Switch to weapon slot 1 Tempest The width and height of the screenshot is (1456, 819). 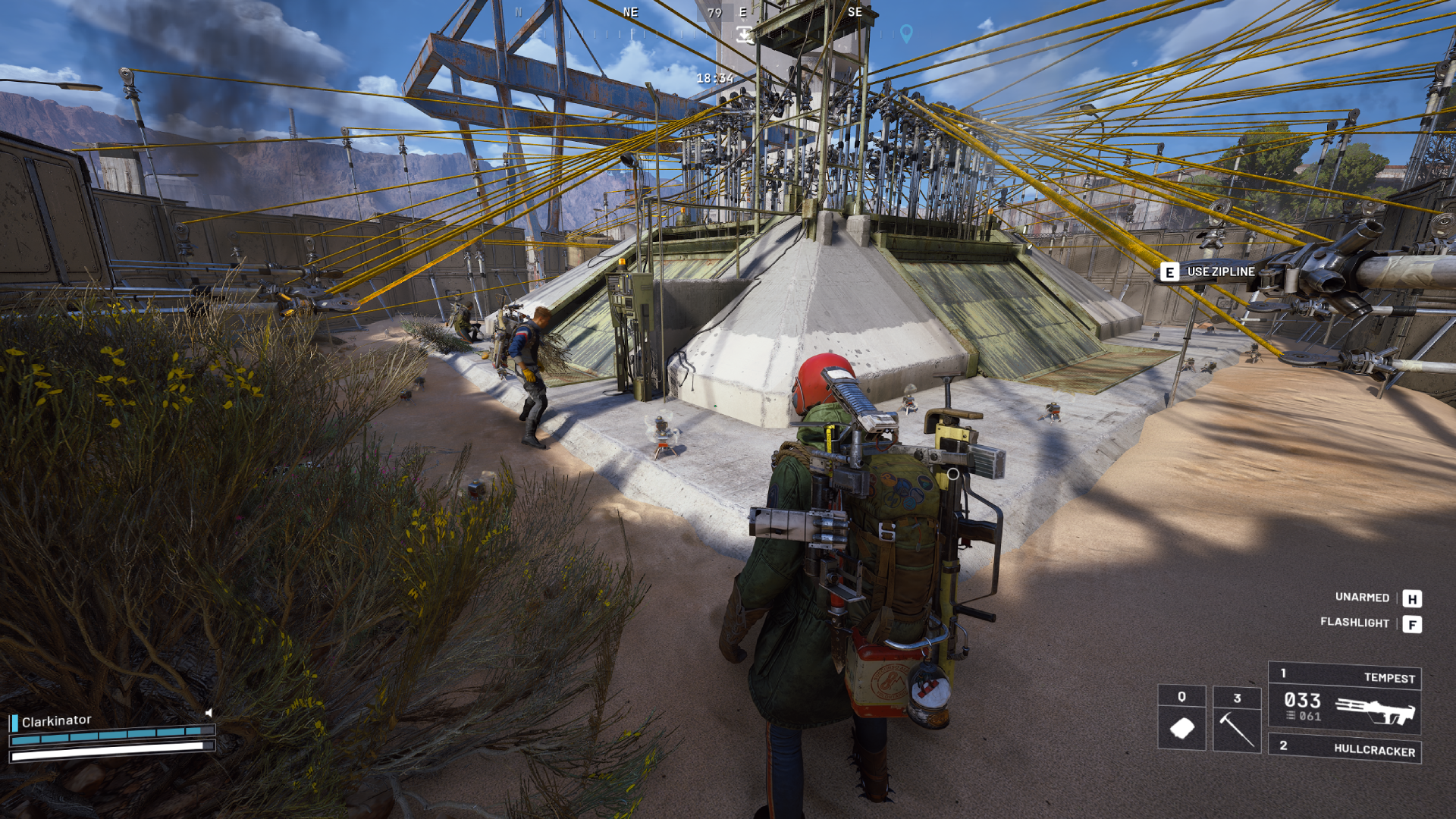point(1390,678)
